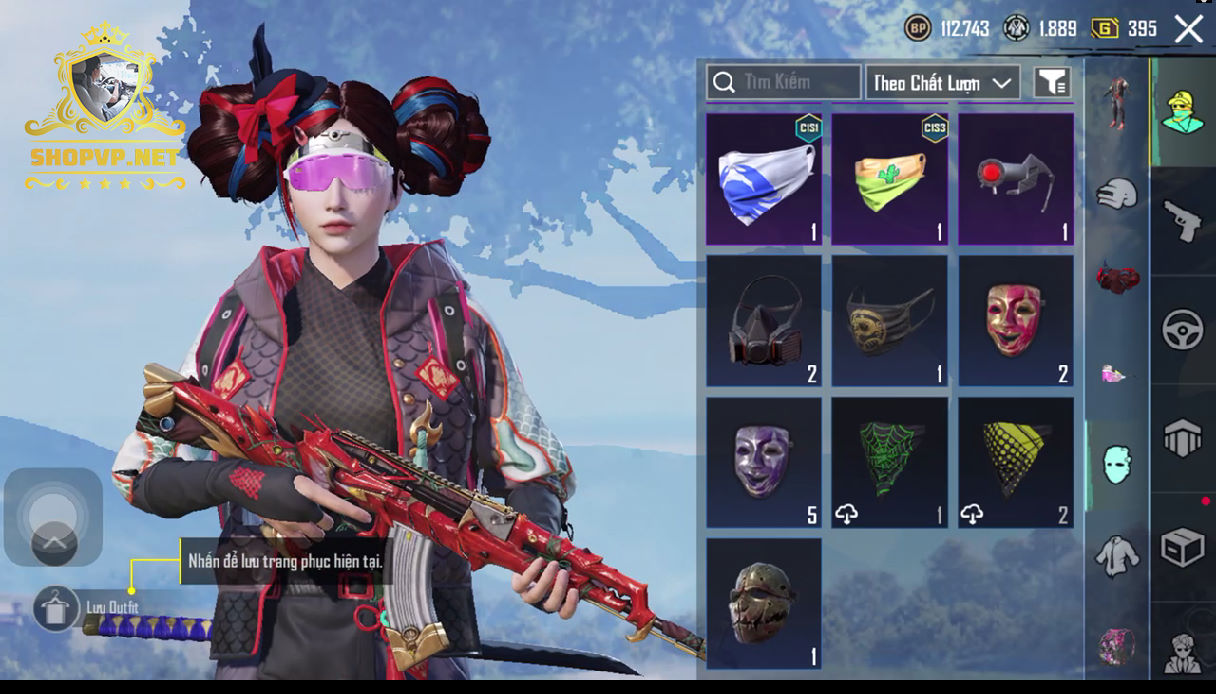Select the blue and white face mask
The height and width of the screenshot is (694, 1216).
coord(764,179)
